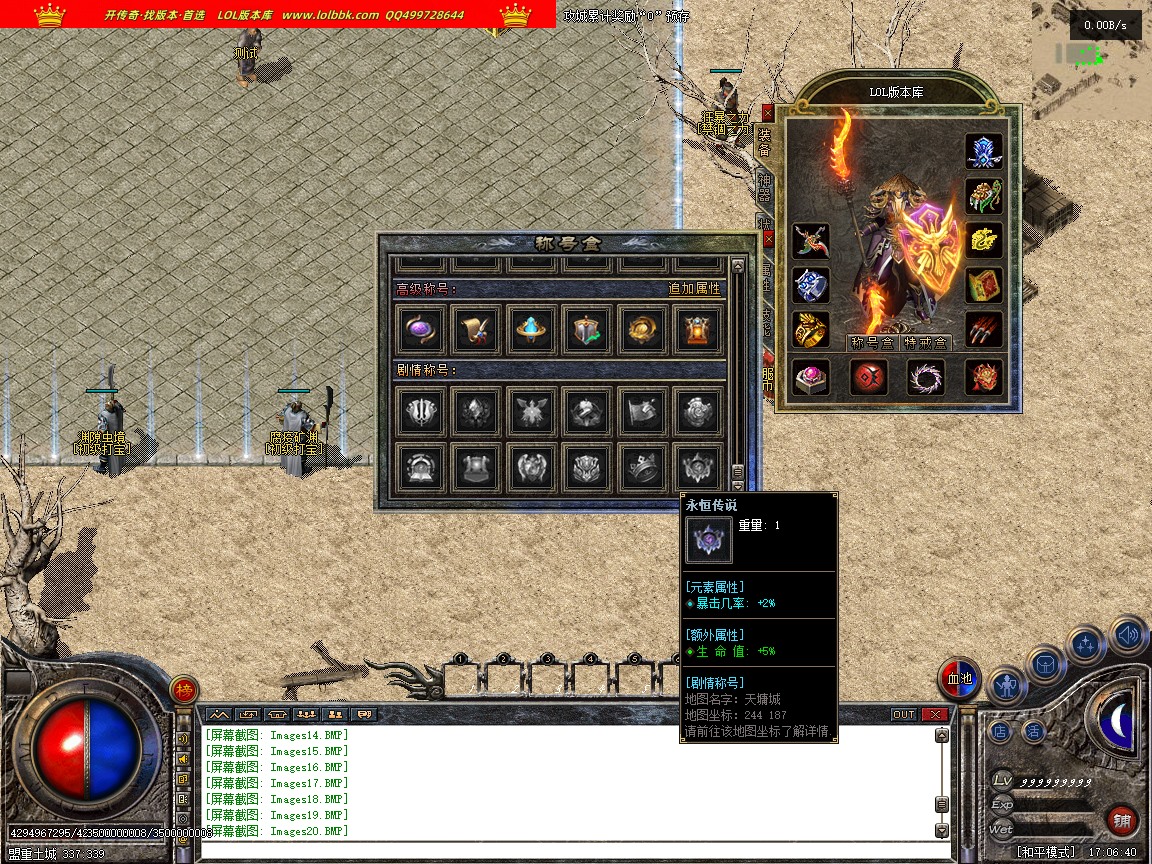This screenshot has height=864, width=1152.
Task: Select the orange lantern advanced title icon
Action: [x=697, y=329]
